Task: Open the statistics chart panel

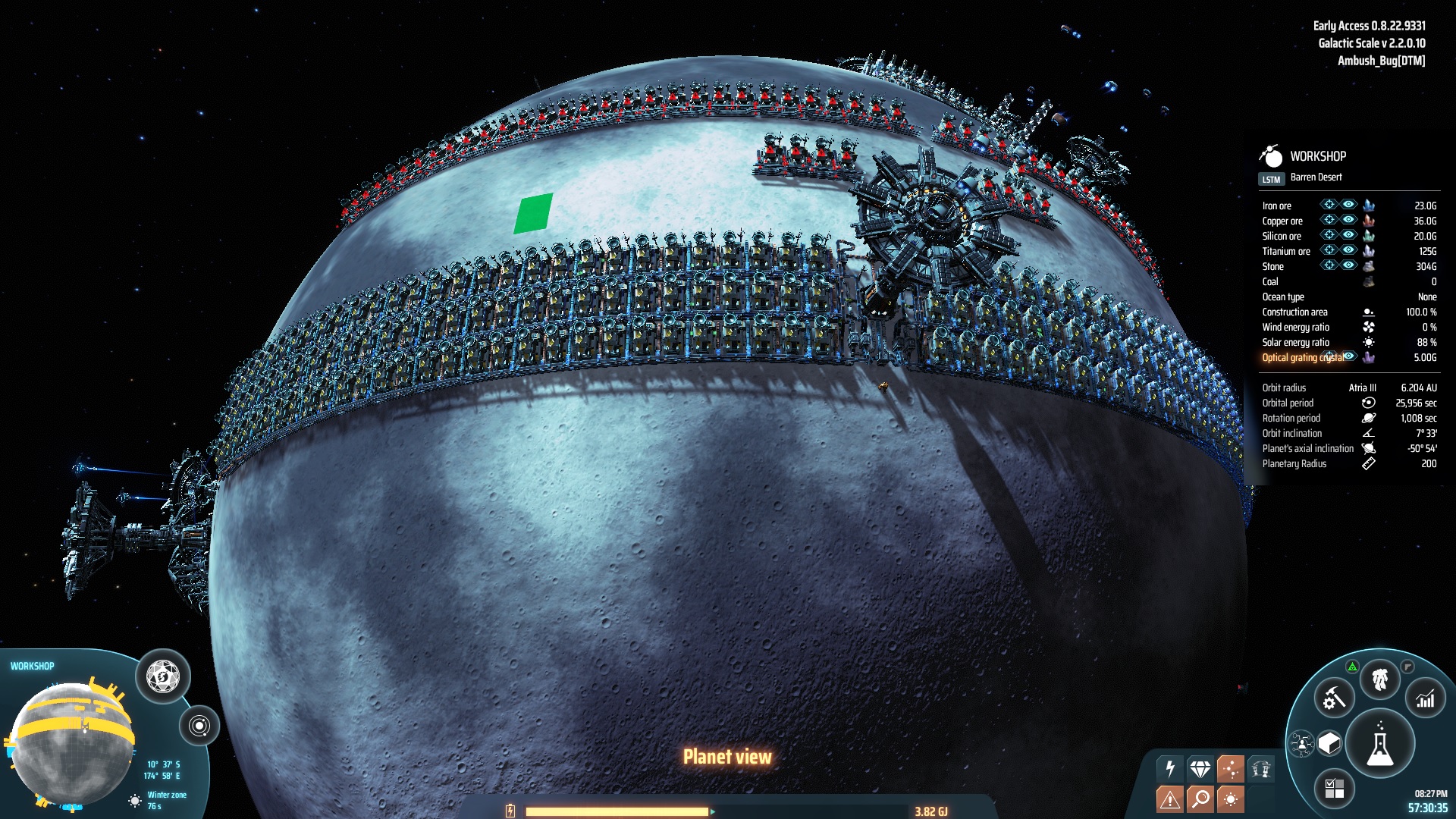Action: (1426, 698)
